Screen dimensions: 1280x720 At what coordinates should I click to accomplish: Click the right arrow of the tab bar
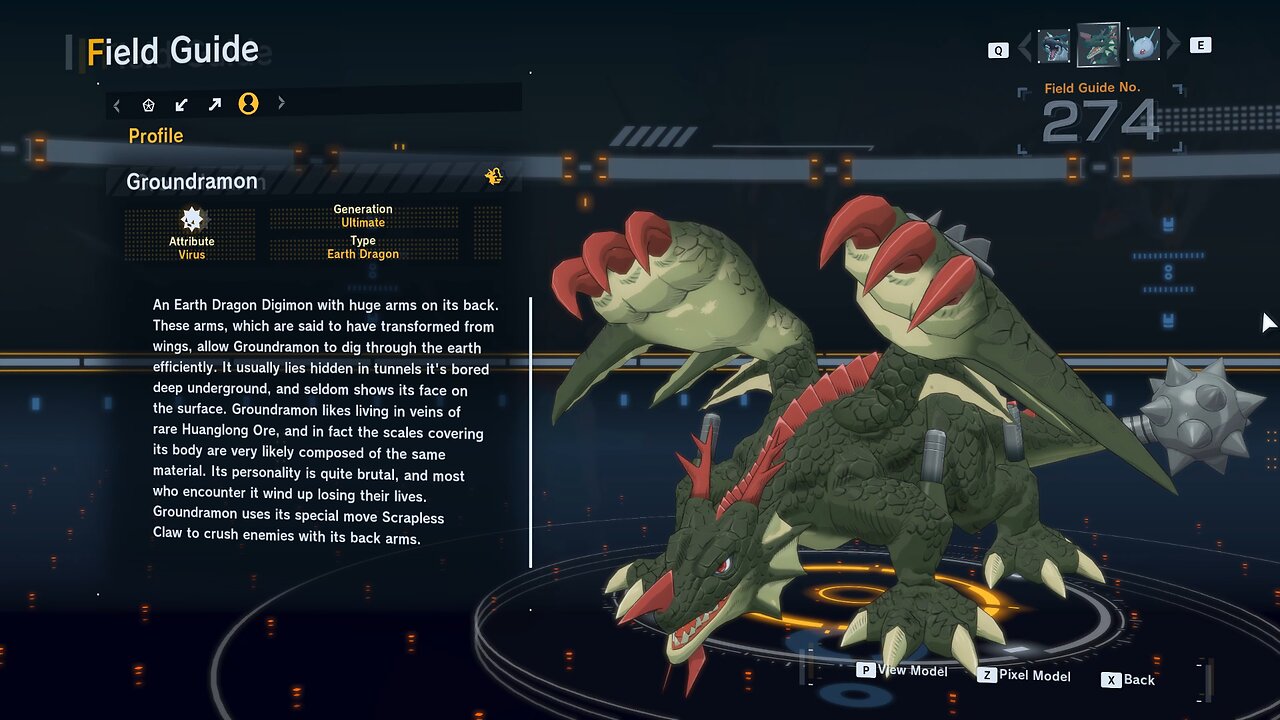pyautogui.click(x=281, y=103)
